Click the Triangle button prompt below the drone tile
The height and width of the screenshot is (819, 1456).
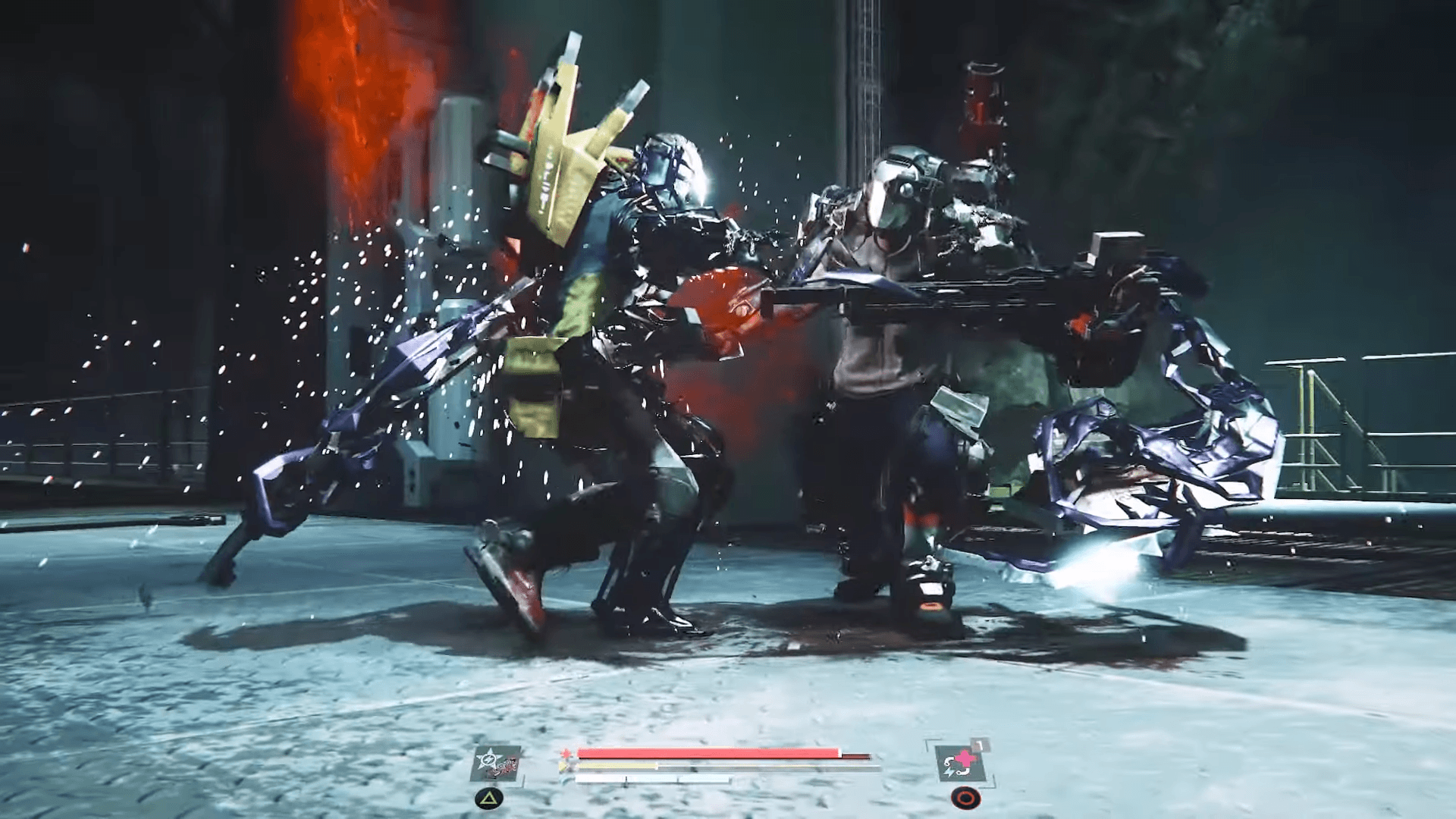[x=488, y=798]
